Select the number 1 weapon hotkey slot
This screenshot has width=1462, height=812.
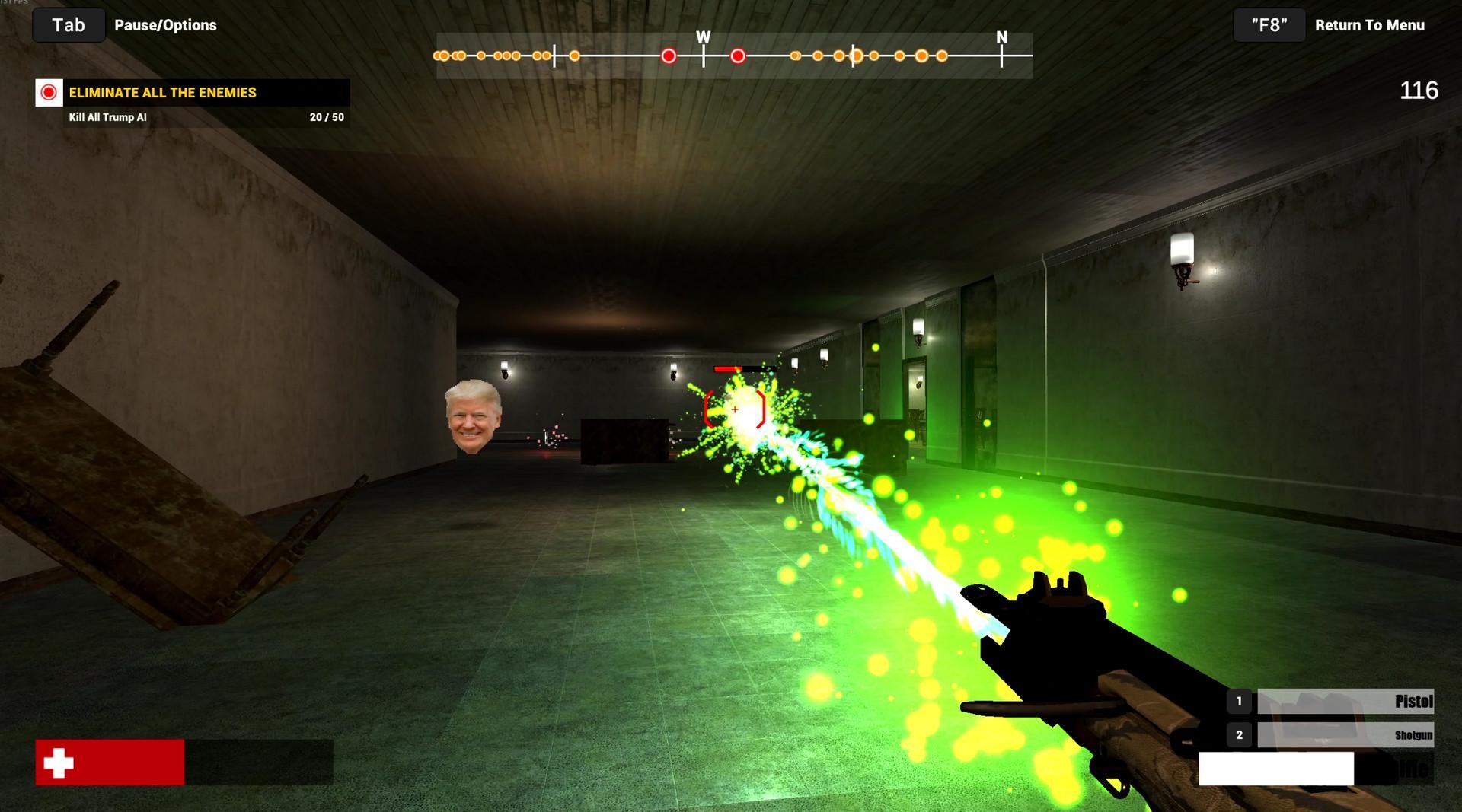(x=1238, y=701)
